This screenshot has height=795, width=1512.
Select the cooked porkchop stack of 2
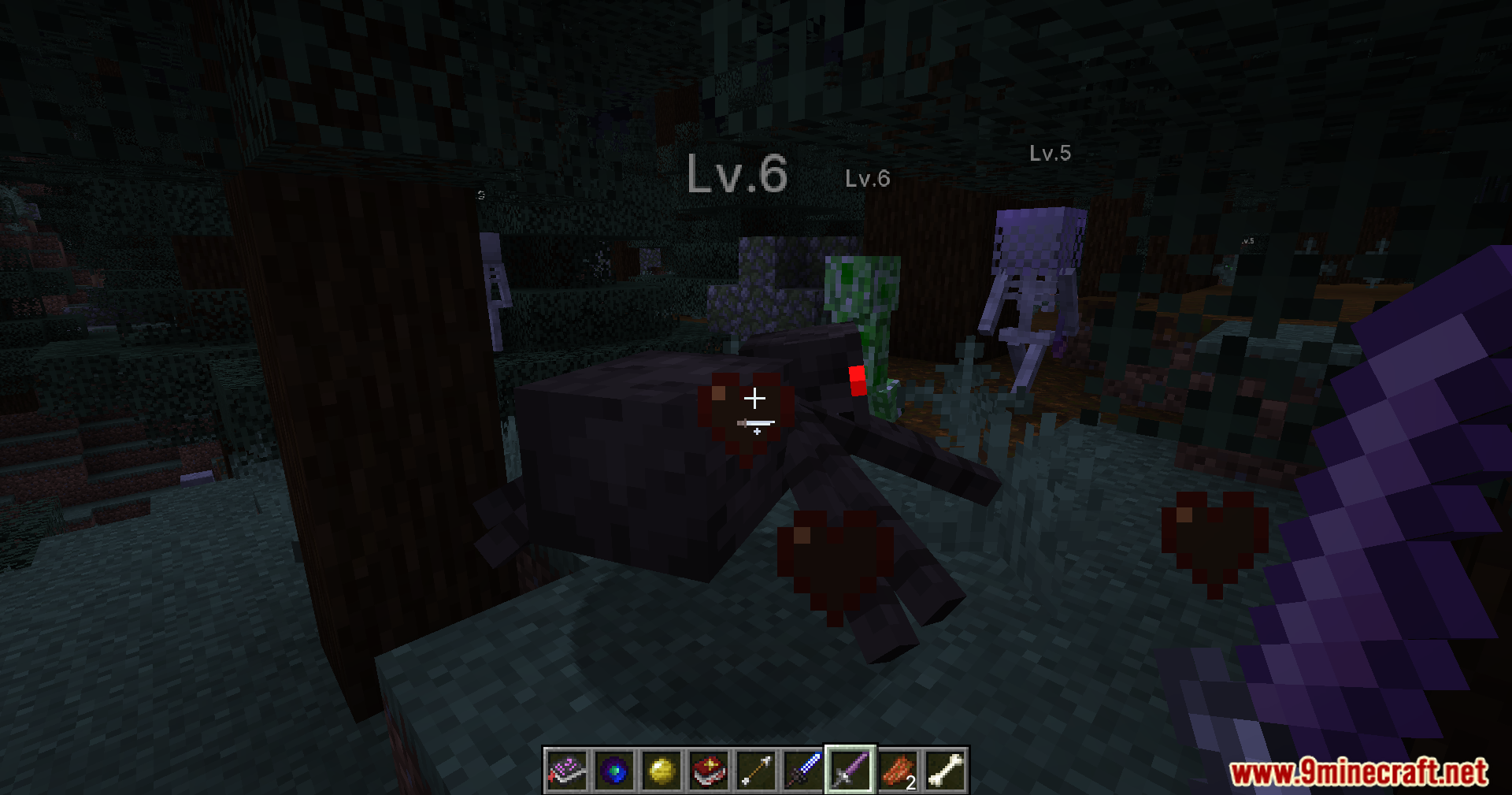[x=899, y=771]
